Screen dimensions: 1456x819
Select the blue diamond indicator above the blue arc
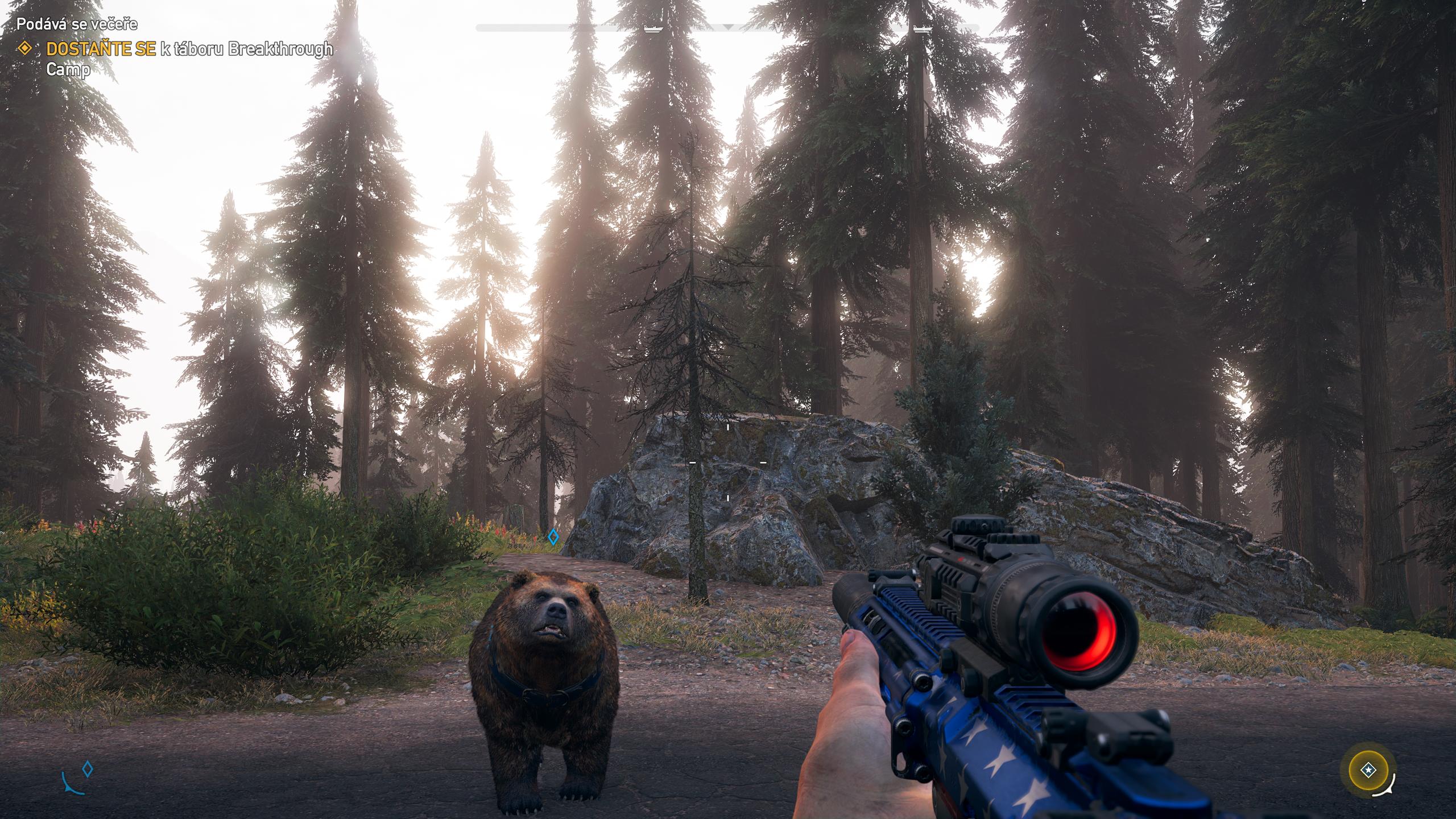click(x=87, y=770)
